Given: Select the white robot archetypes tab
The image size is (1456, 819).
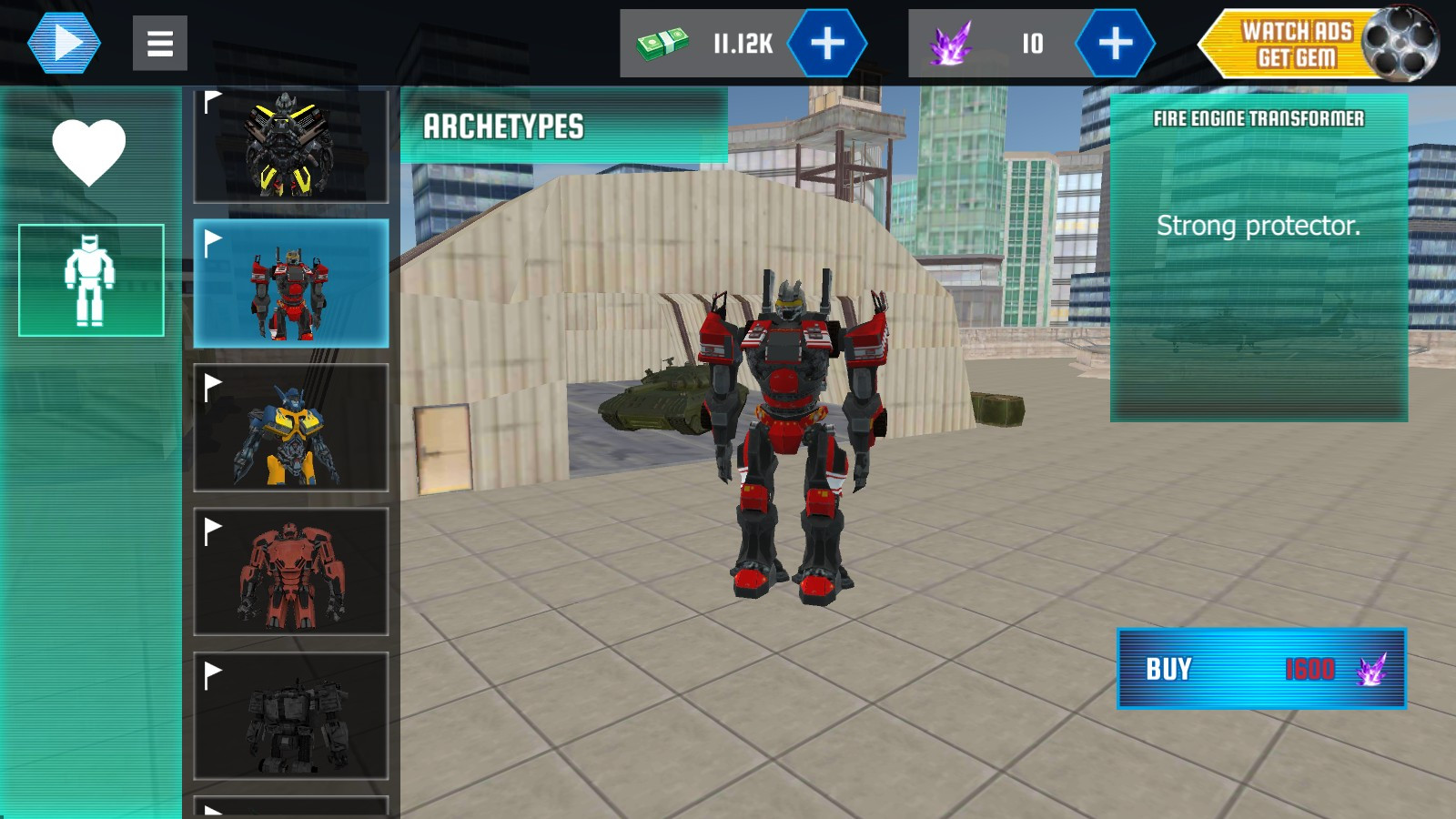Looking at the screenshot, I should [x=91, y=280].
